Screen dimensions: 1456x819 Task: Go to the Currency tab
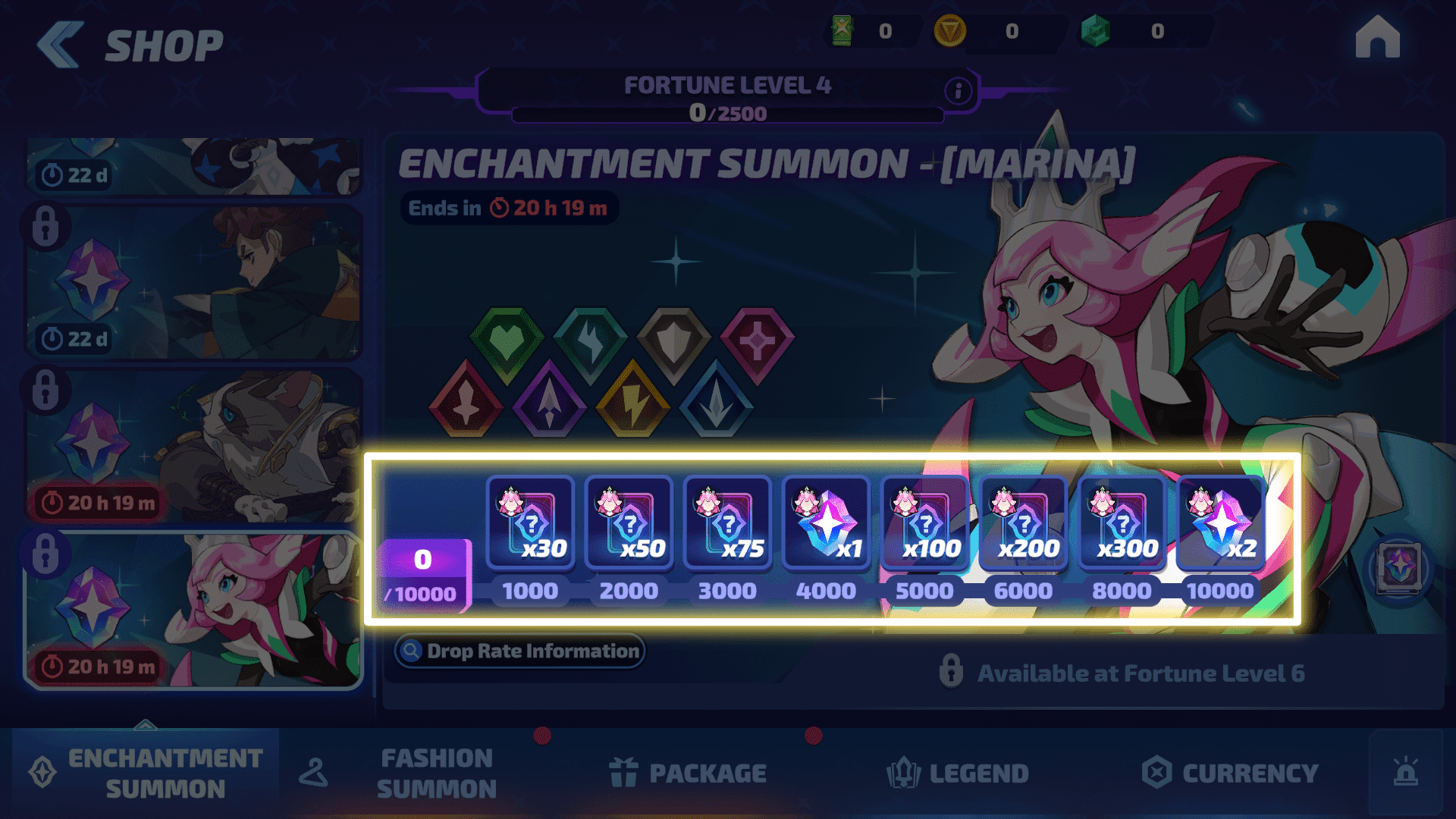tap(1230, 773)
